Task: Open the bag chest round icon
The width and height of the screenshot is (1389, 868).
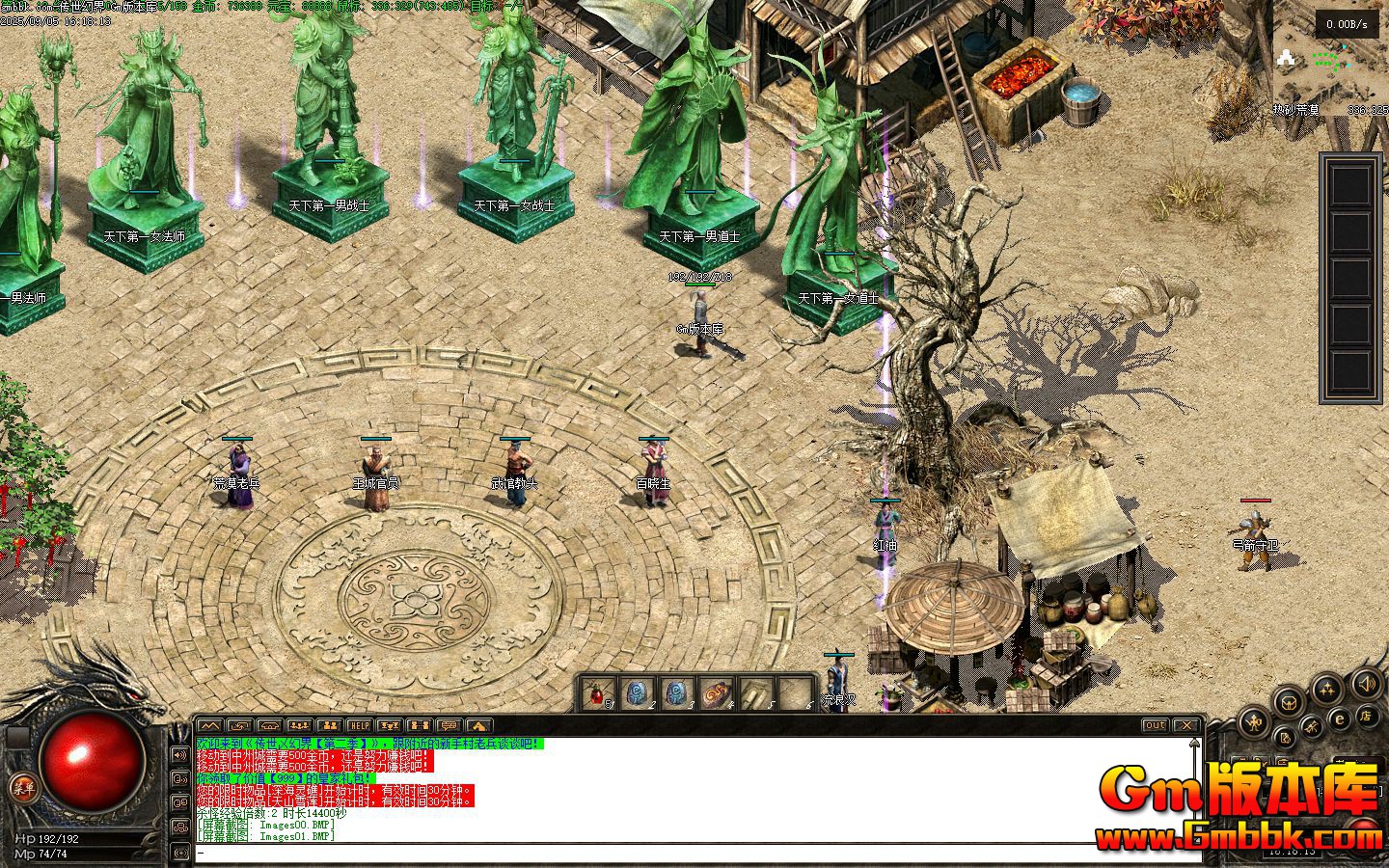Action: coord(1288,701)
